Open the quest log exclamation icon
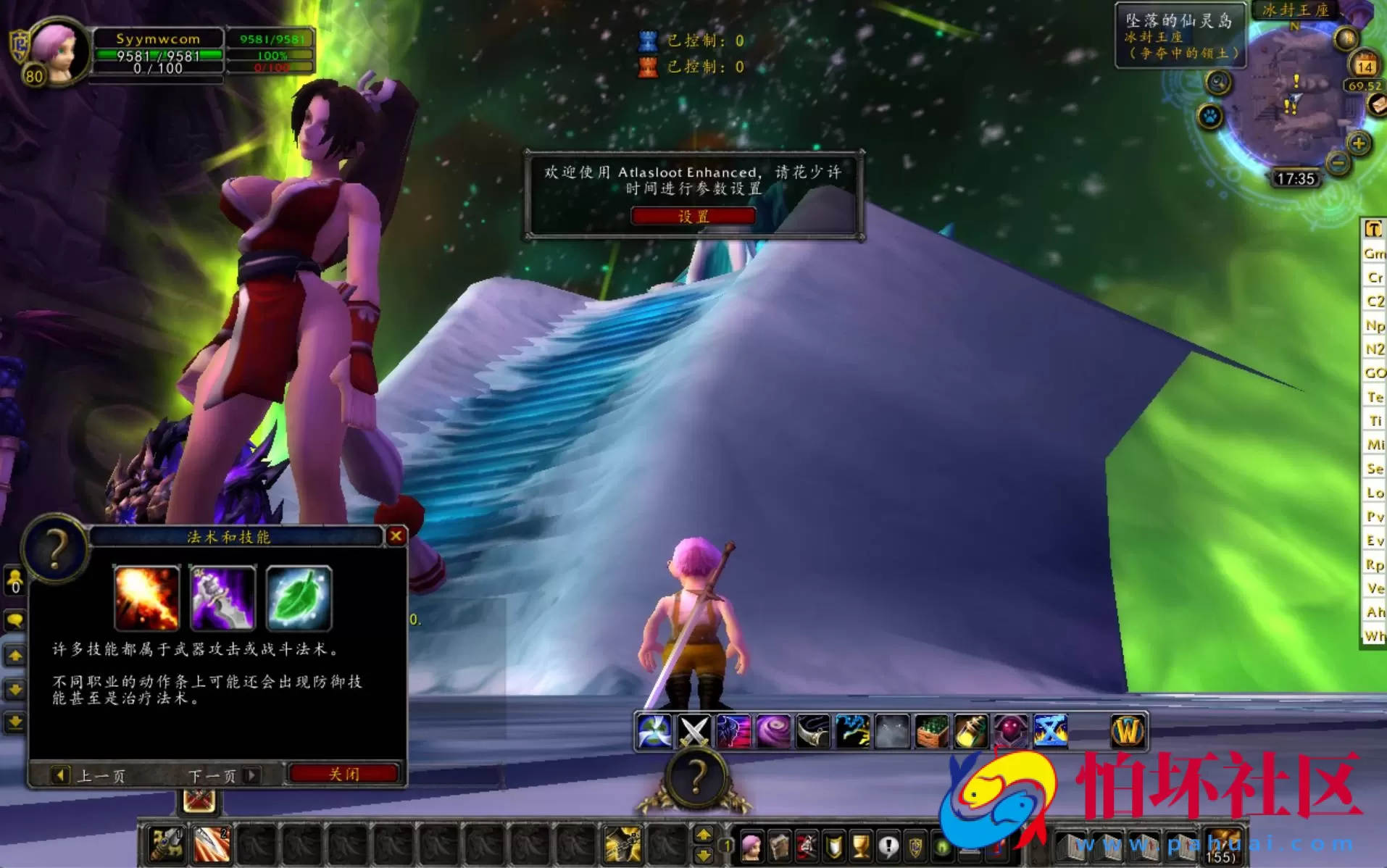Image resolution: width=1387 pixels, height=868 pixels. tap(889, 846)
